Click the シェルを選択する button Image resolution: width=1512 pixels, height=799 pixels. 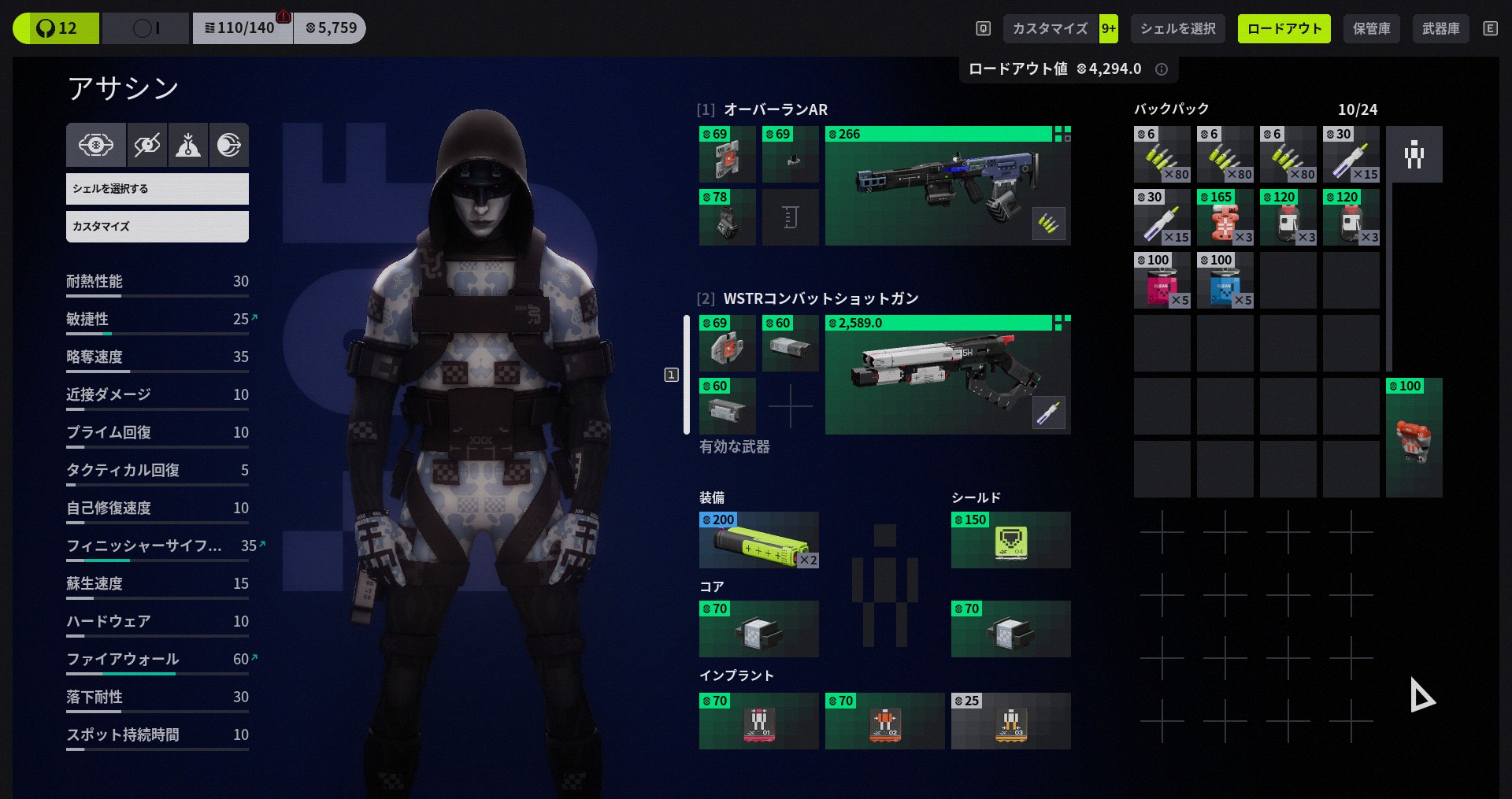(157, 189)
